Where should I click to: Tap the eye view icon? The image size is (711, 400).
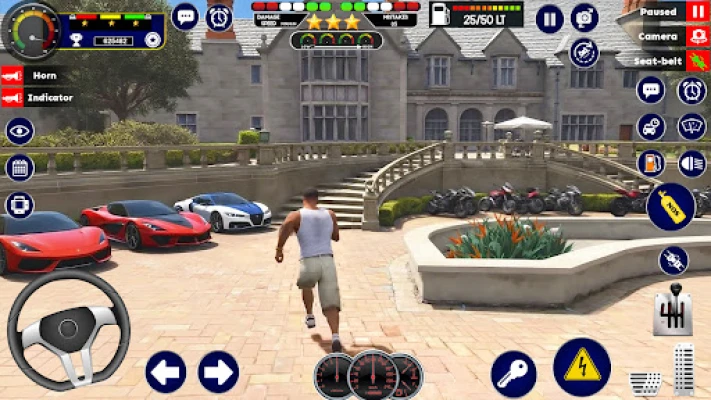coord(19,131)
